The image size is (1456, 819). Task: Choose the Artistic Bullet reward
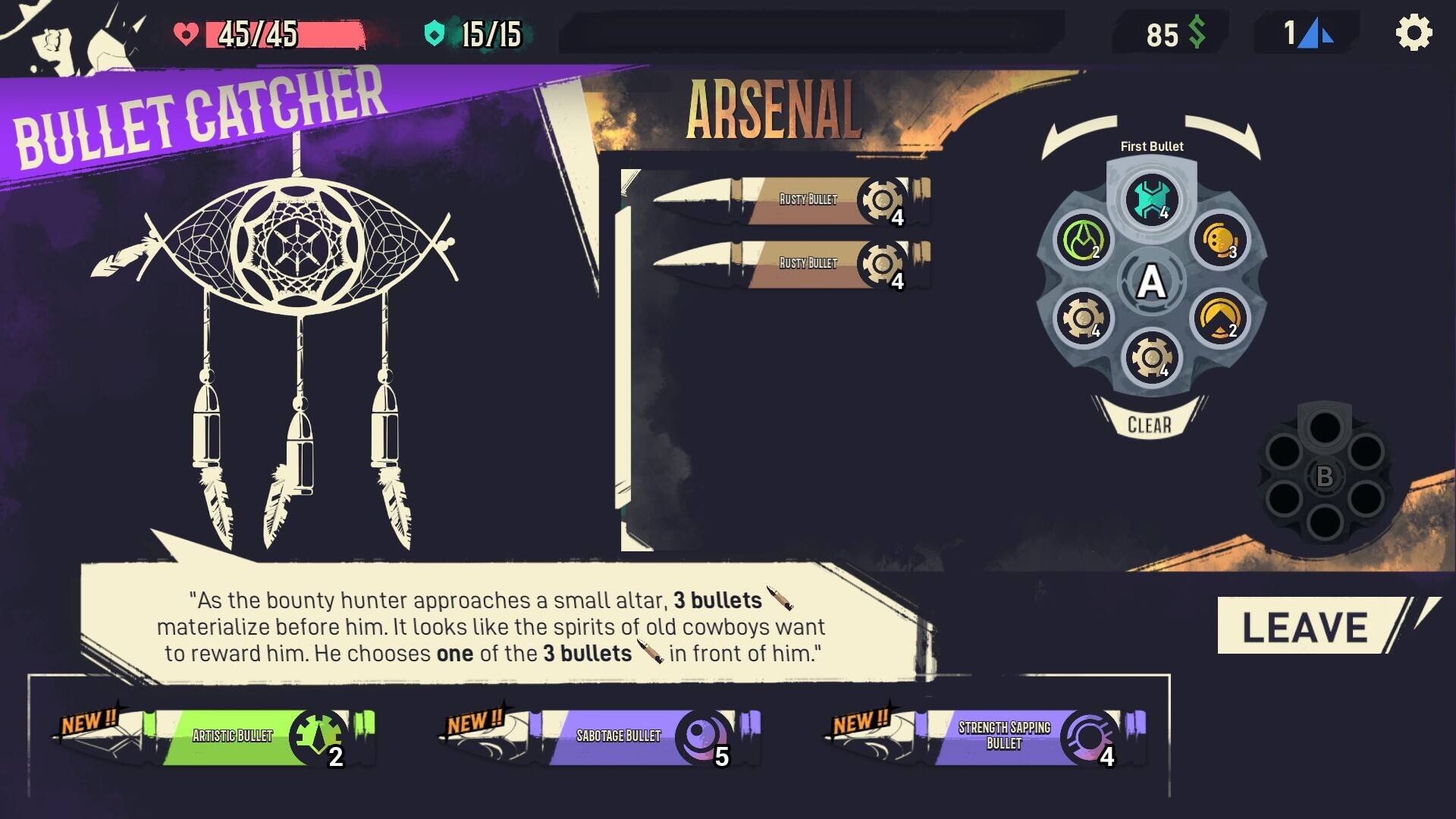231,736
